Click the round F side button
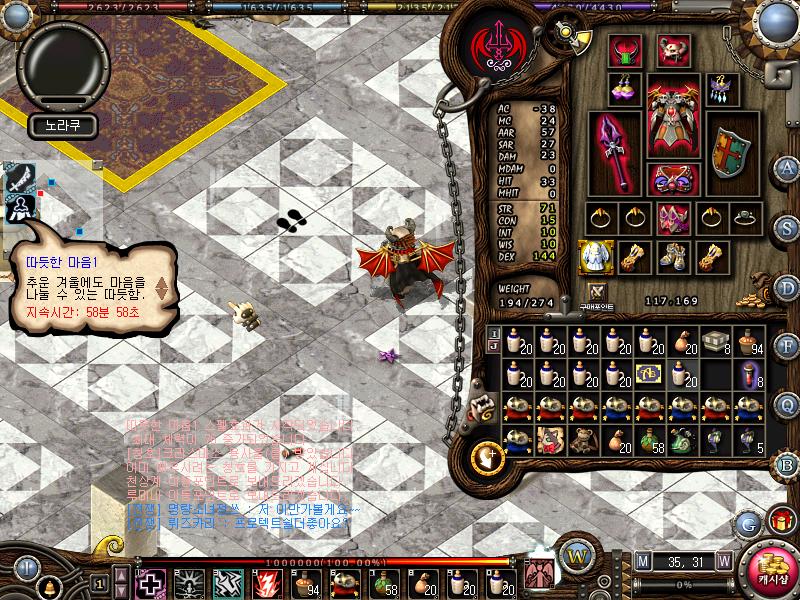 tap(787, 346)
